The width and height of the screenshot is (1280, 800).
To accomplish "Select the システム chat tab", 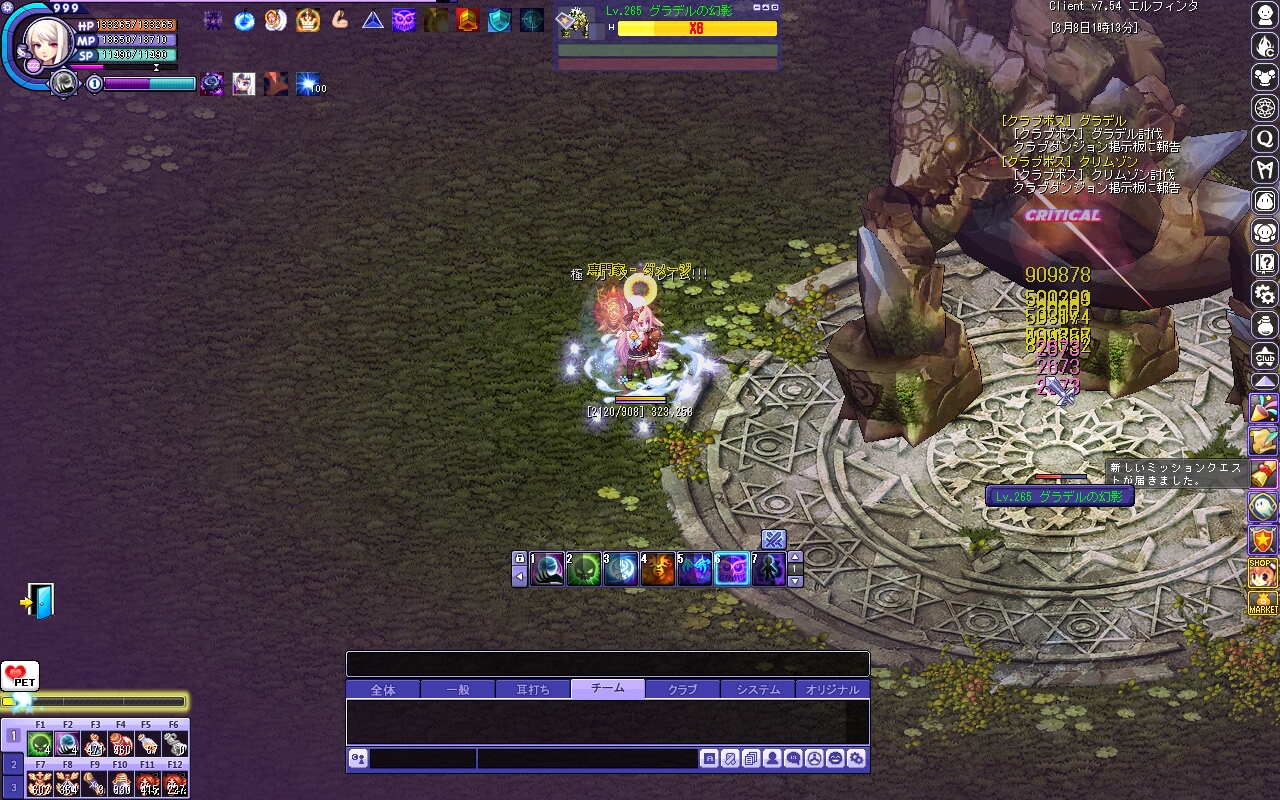I will (x=758, y=689).
